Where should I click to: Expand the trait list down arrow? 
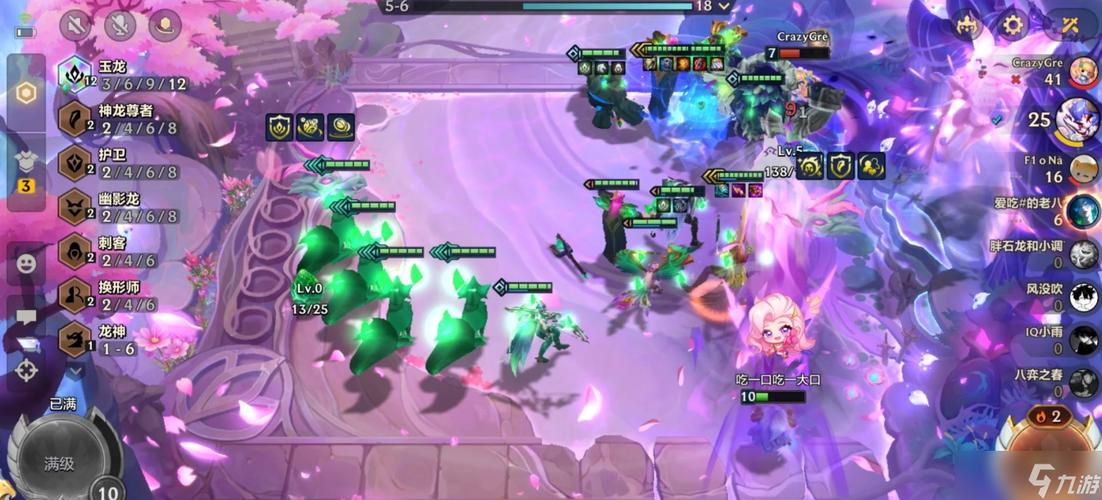click(76, 371)
